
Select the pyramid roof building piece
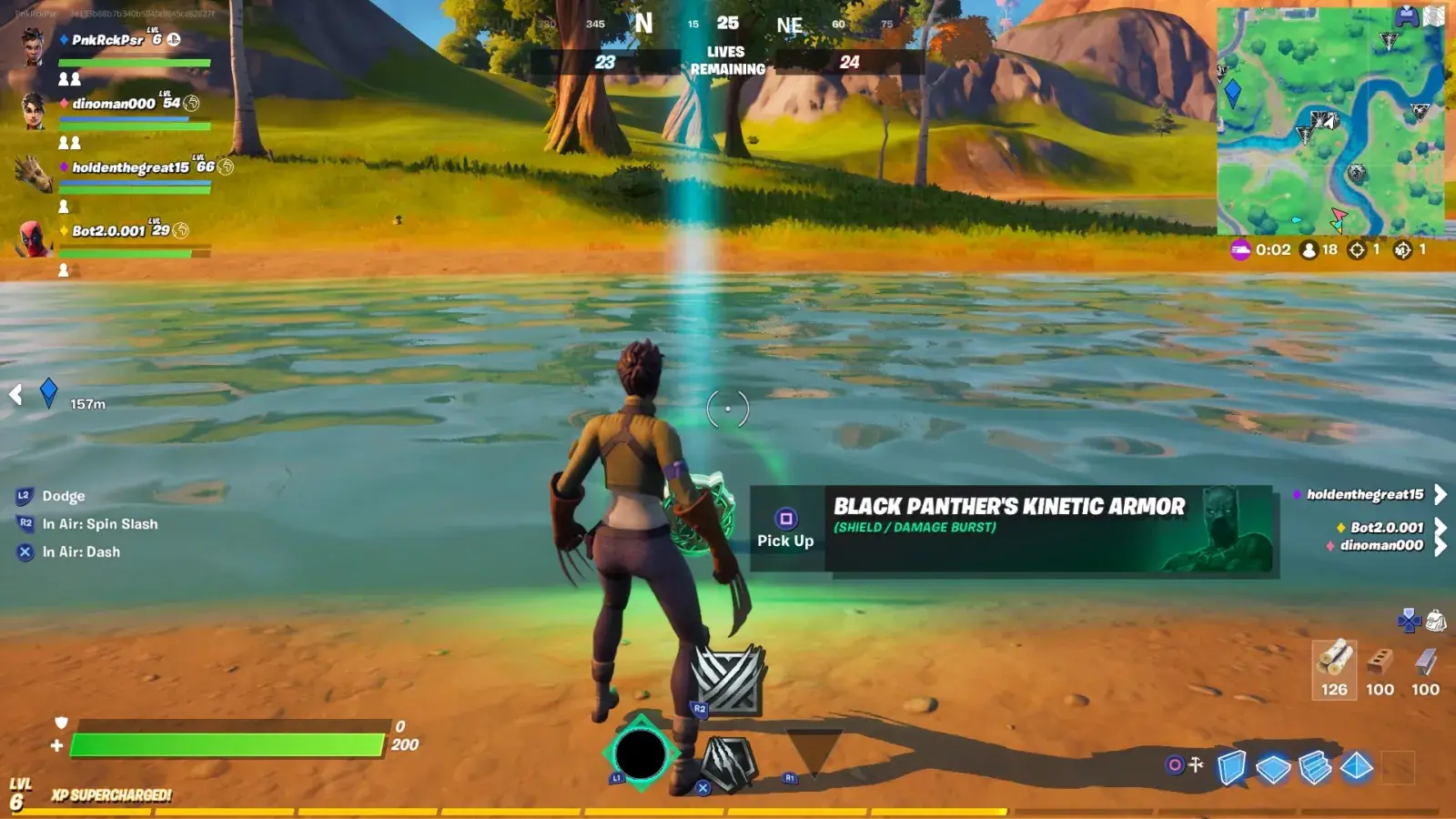(x=1357, y=766)
